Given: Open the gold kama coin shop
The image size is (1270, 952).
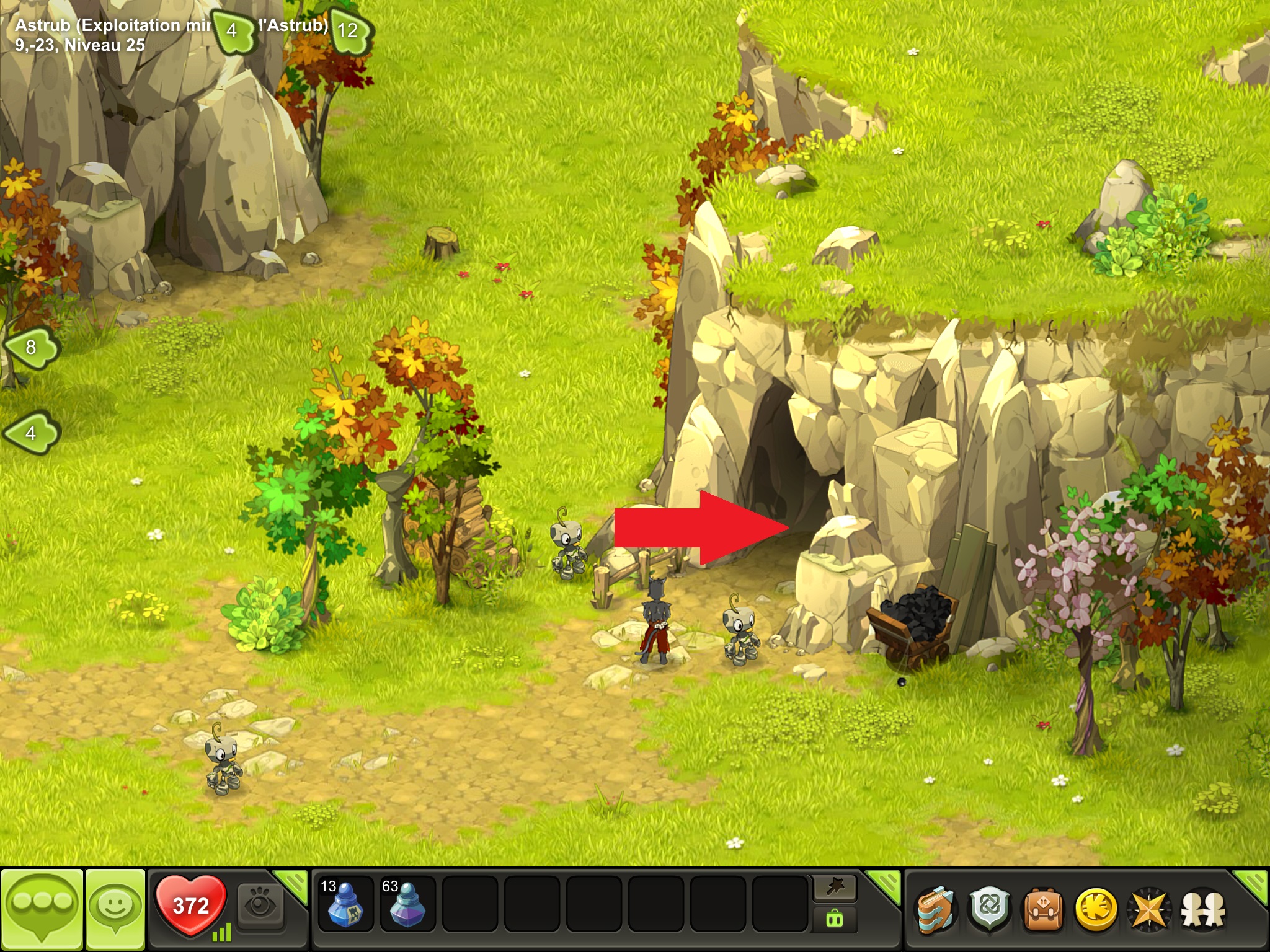Looking at the screenshot, I should tap(1096, 910).
